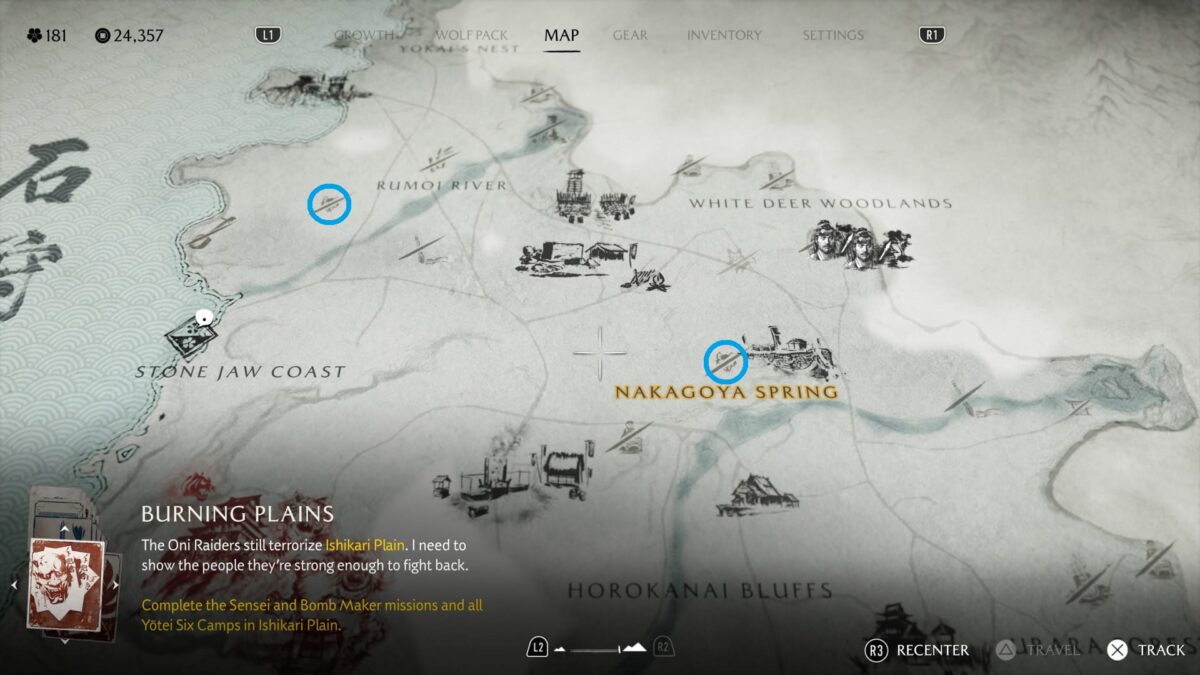Pick the blue-circled marker beside Nakagoya Spring
The height and width of the screenshot is (675, 1200).
click(726, 361)
